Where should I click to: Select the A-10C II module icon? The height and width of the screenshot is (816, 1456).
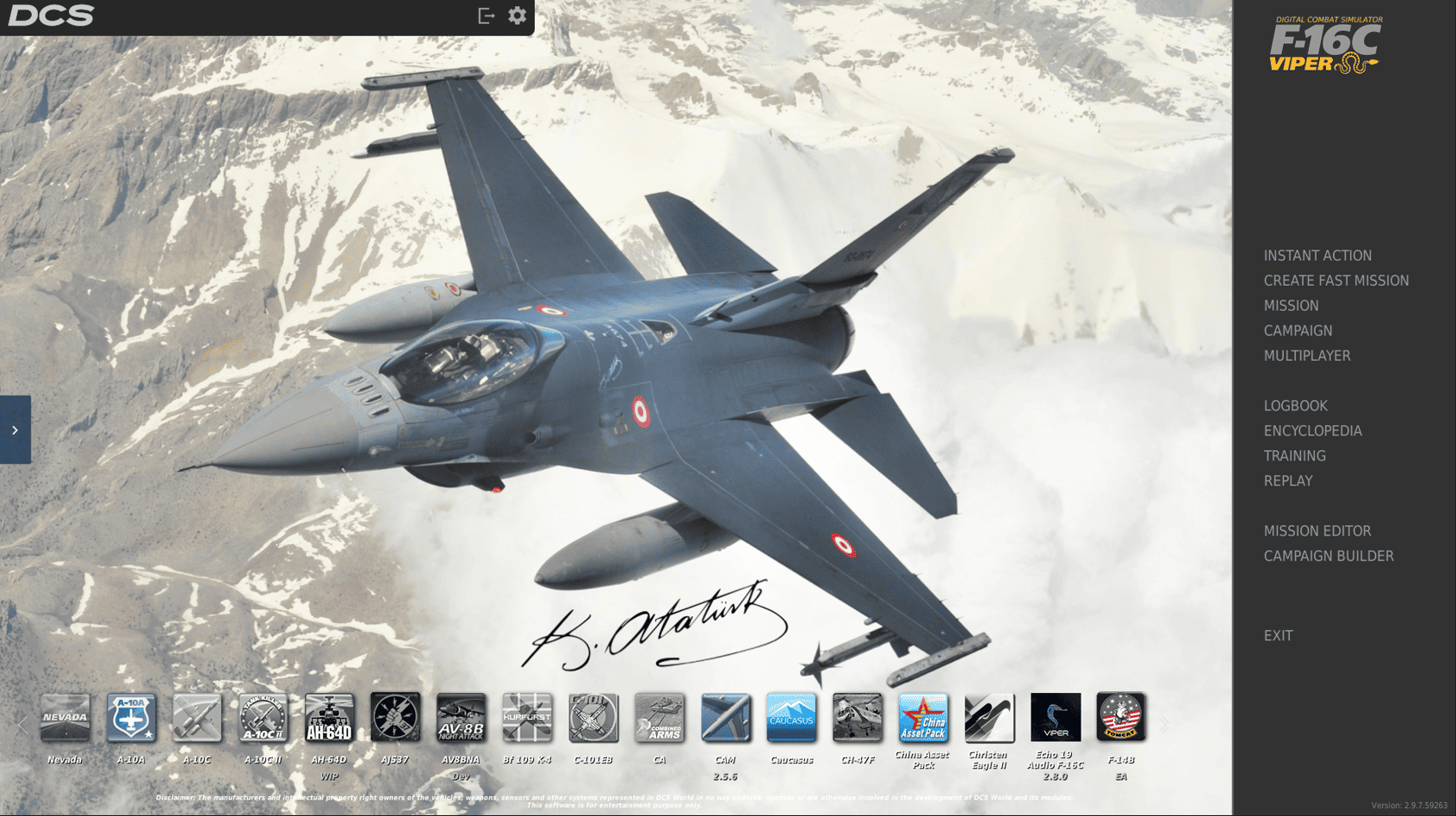tap(263, 718)
